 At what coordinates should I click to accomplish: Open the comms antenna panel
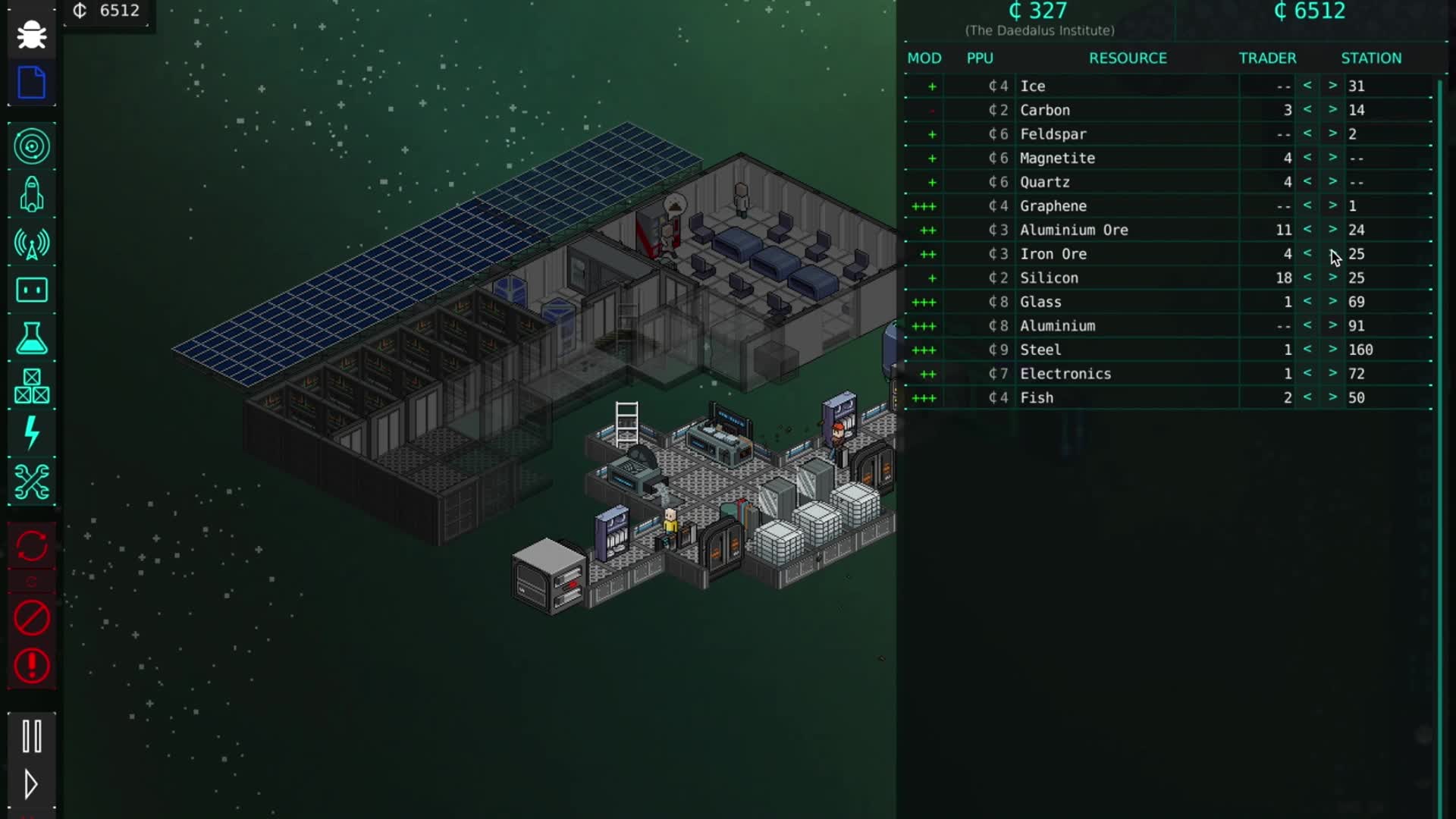(x=31, y=244)
